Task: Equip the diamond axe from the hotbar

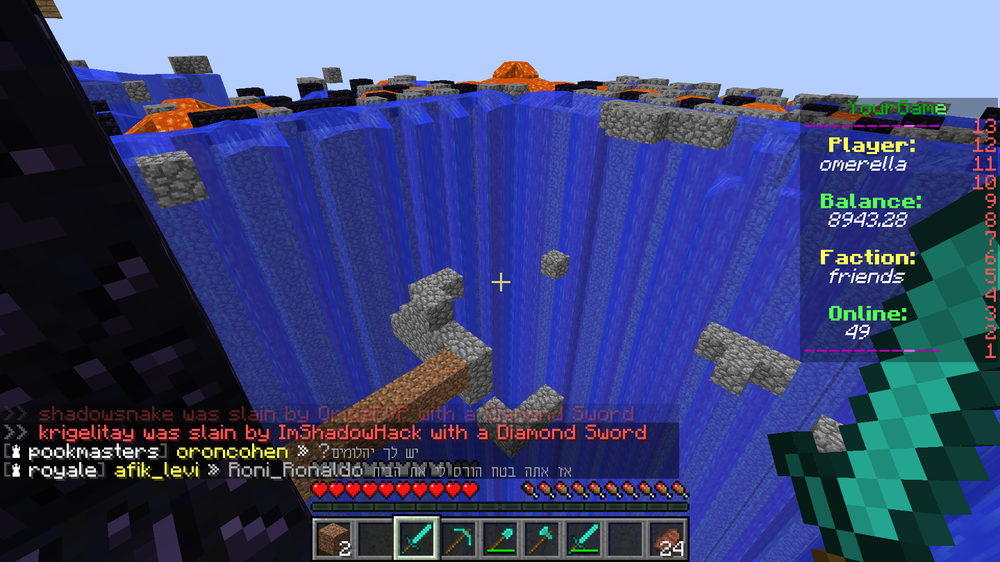Action: pos(542,538)
